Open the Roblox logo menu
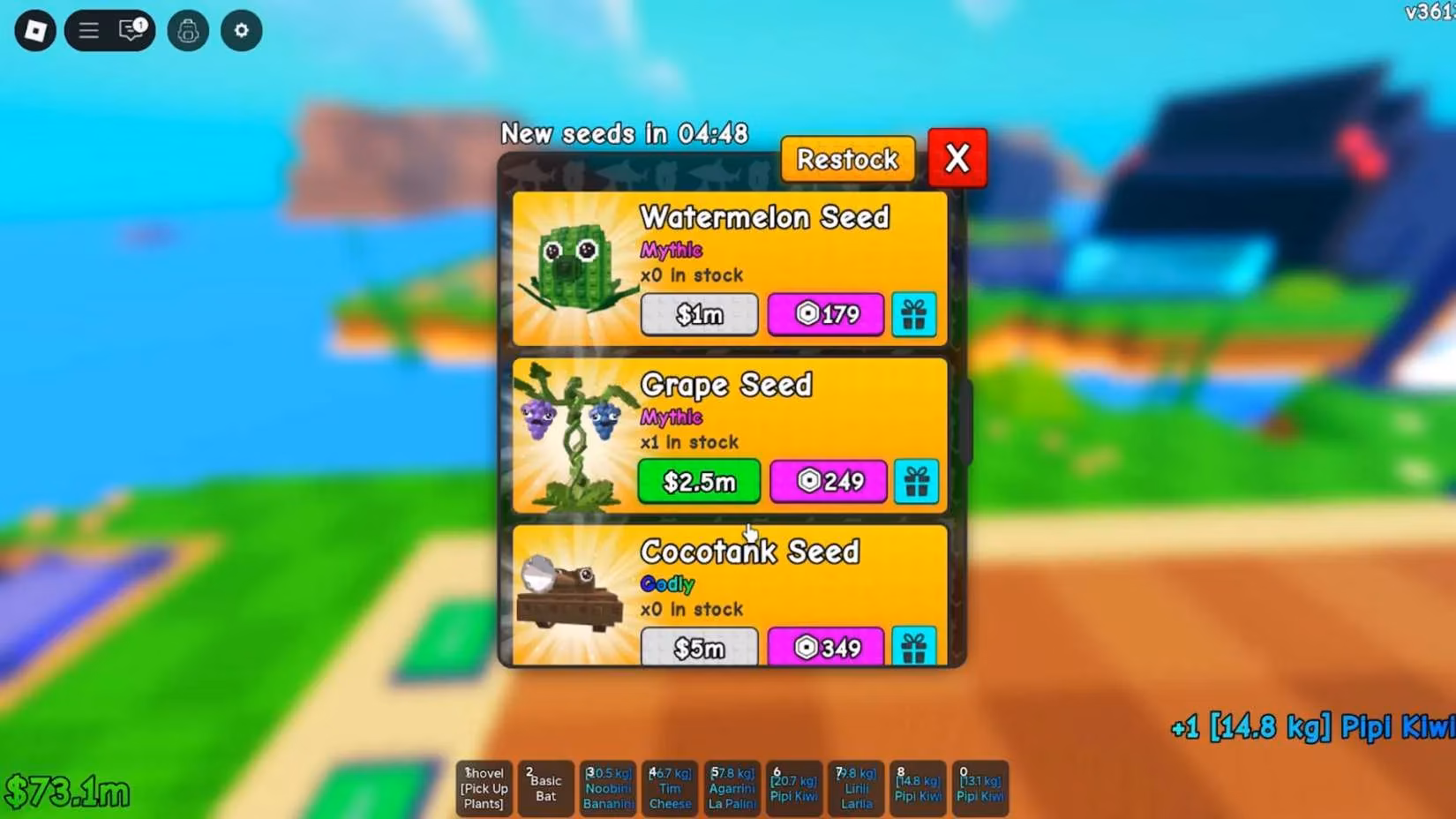Viewport: 1456px width, 819px height. pos(34,30)
